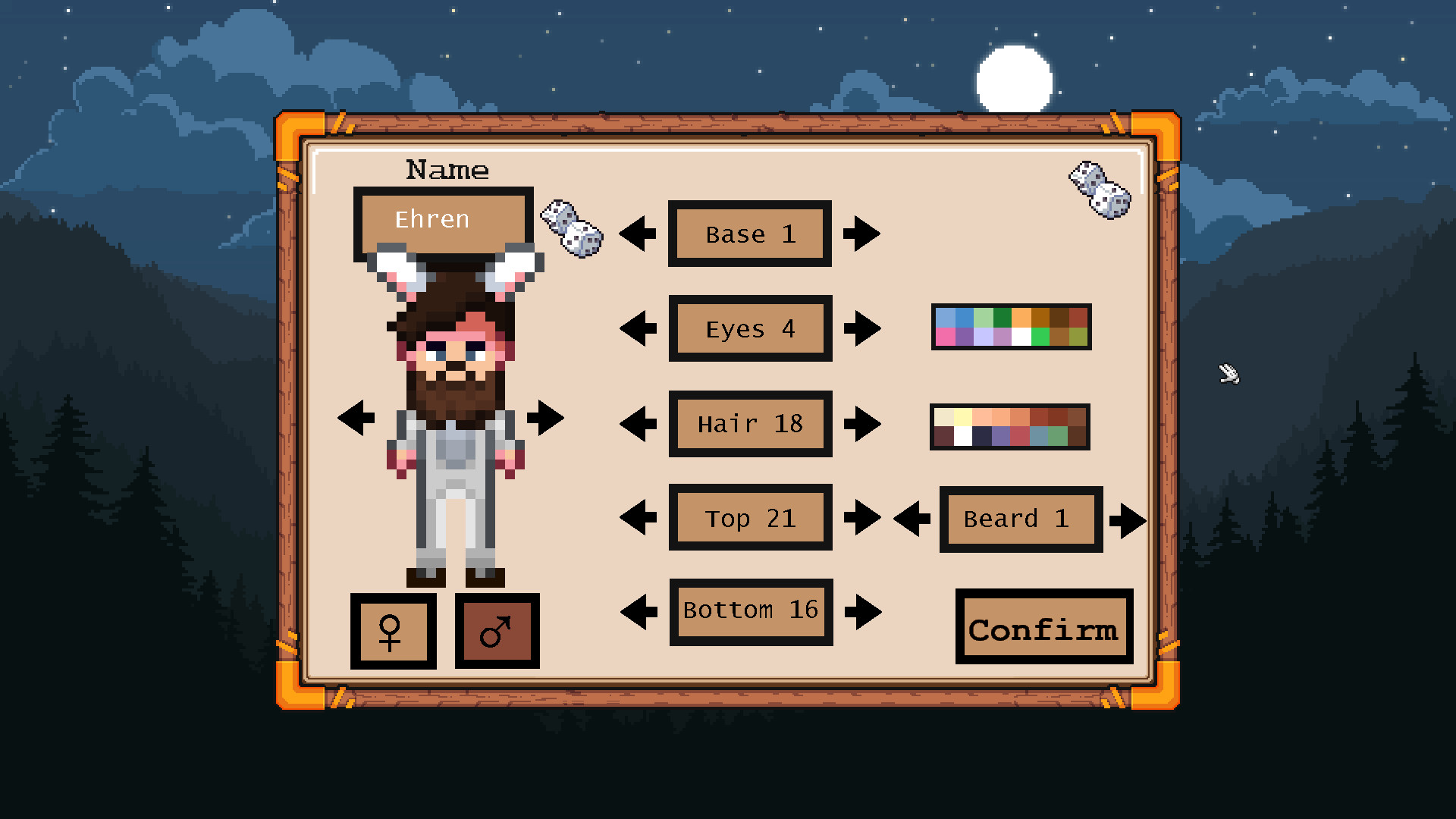Pick a color from the eye color palette

click(1010, 328)
